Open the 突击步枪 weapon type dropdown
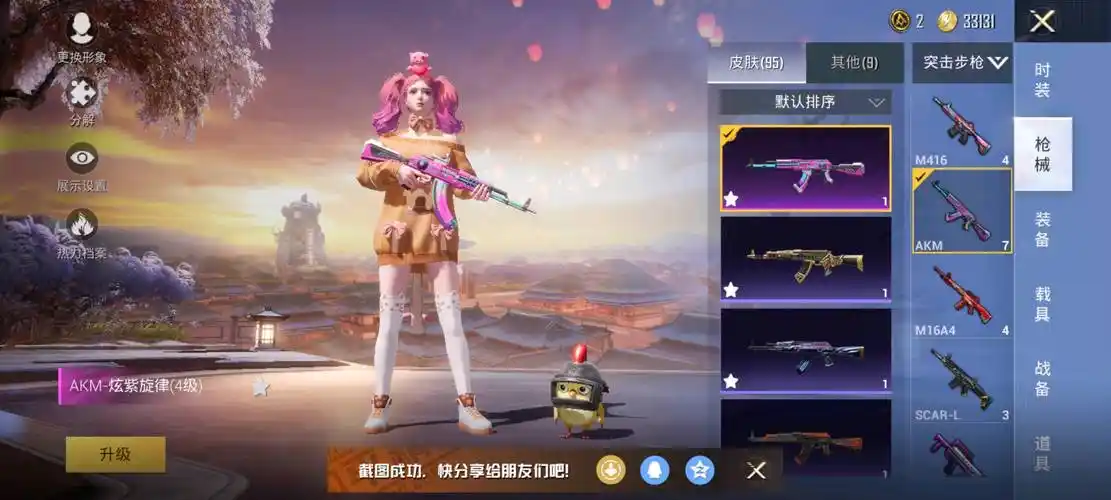 pos(964,63)
